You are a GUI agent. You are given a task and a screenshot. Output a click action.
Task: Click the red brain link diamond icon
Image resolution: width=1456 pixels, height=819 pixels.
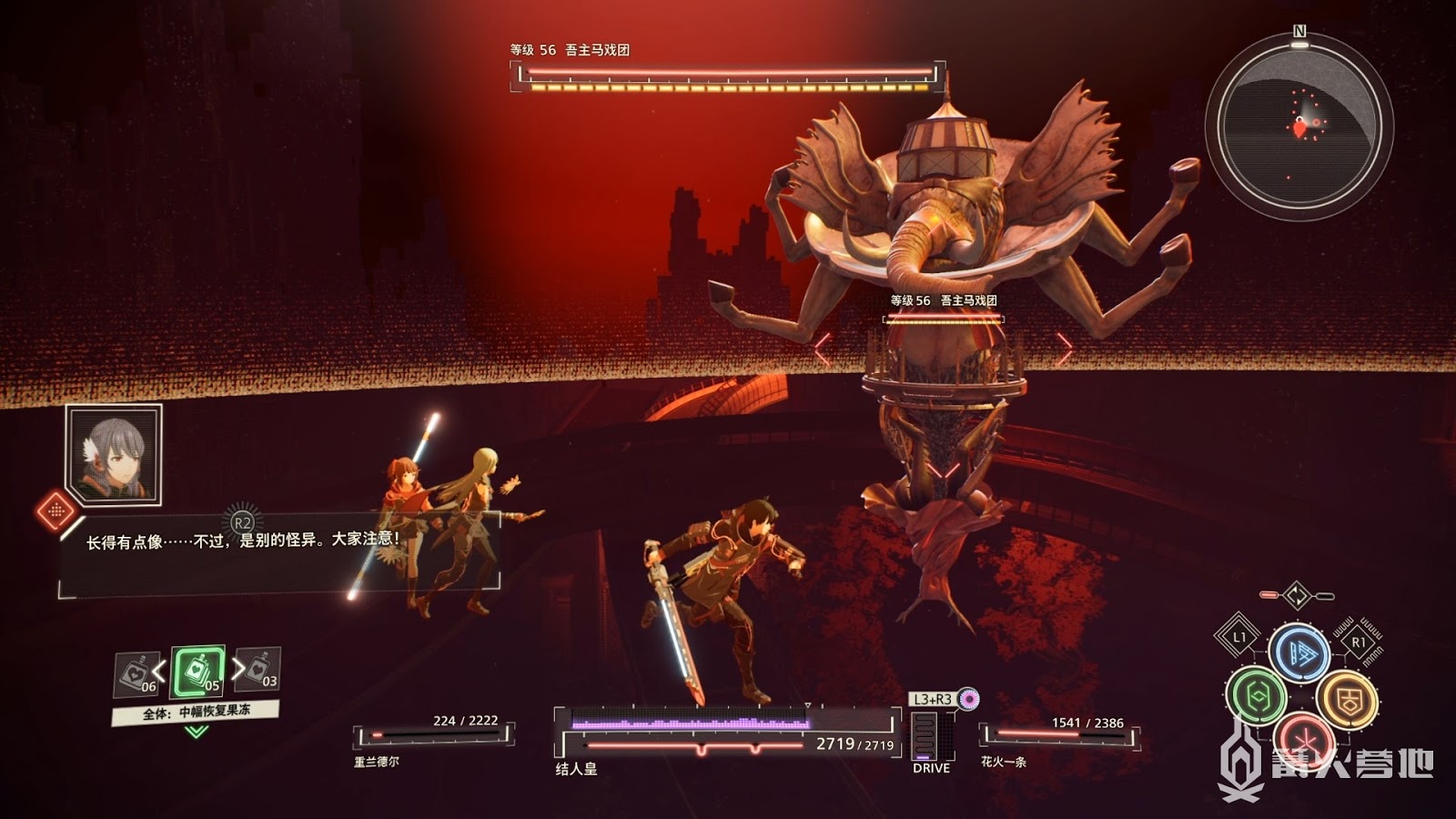tap(56, 510)
